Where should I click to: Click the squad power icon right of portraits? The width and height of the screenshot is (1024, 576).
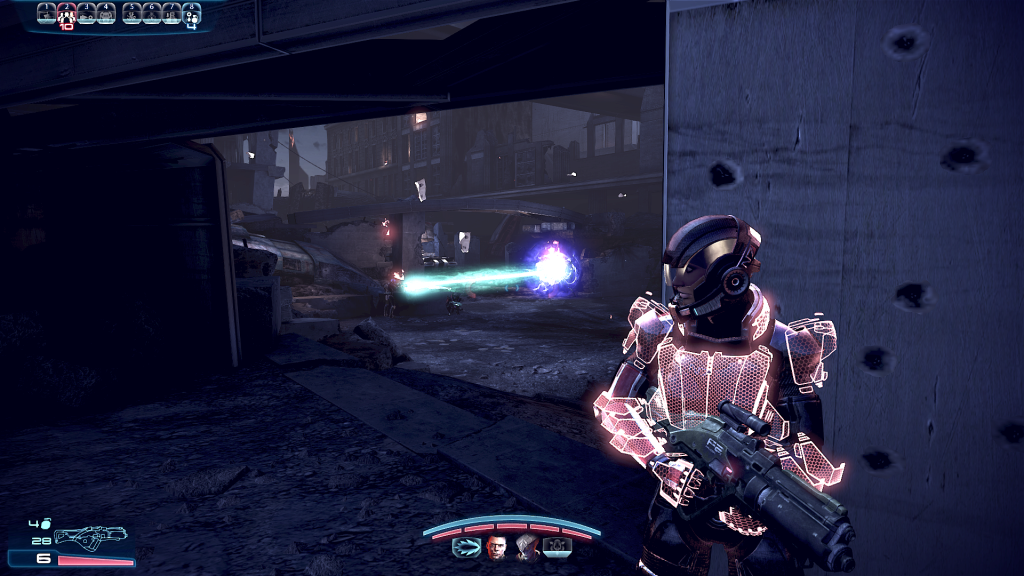(x=557, y=547)
